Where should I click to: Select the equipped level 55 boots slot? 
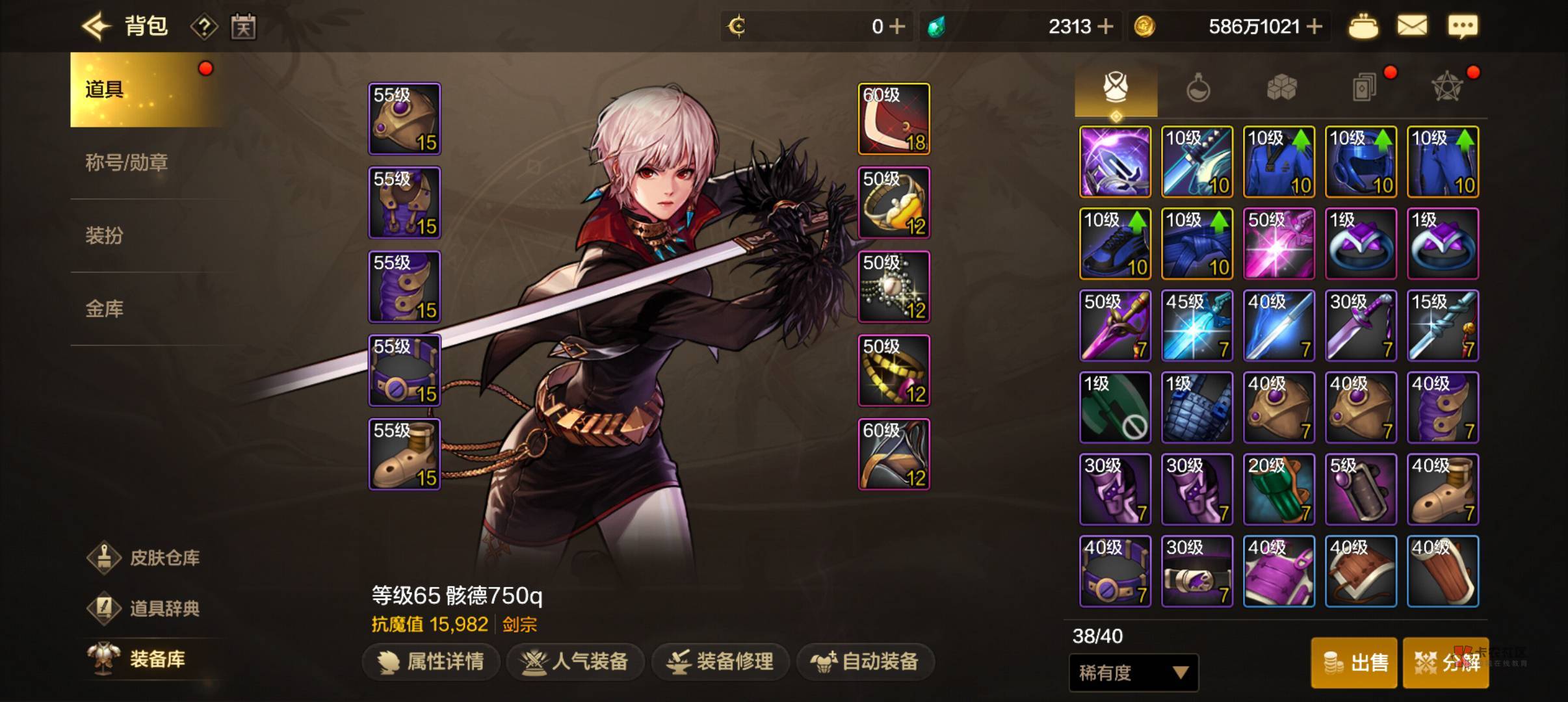tap(404, 454)
